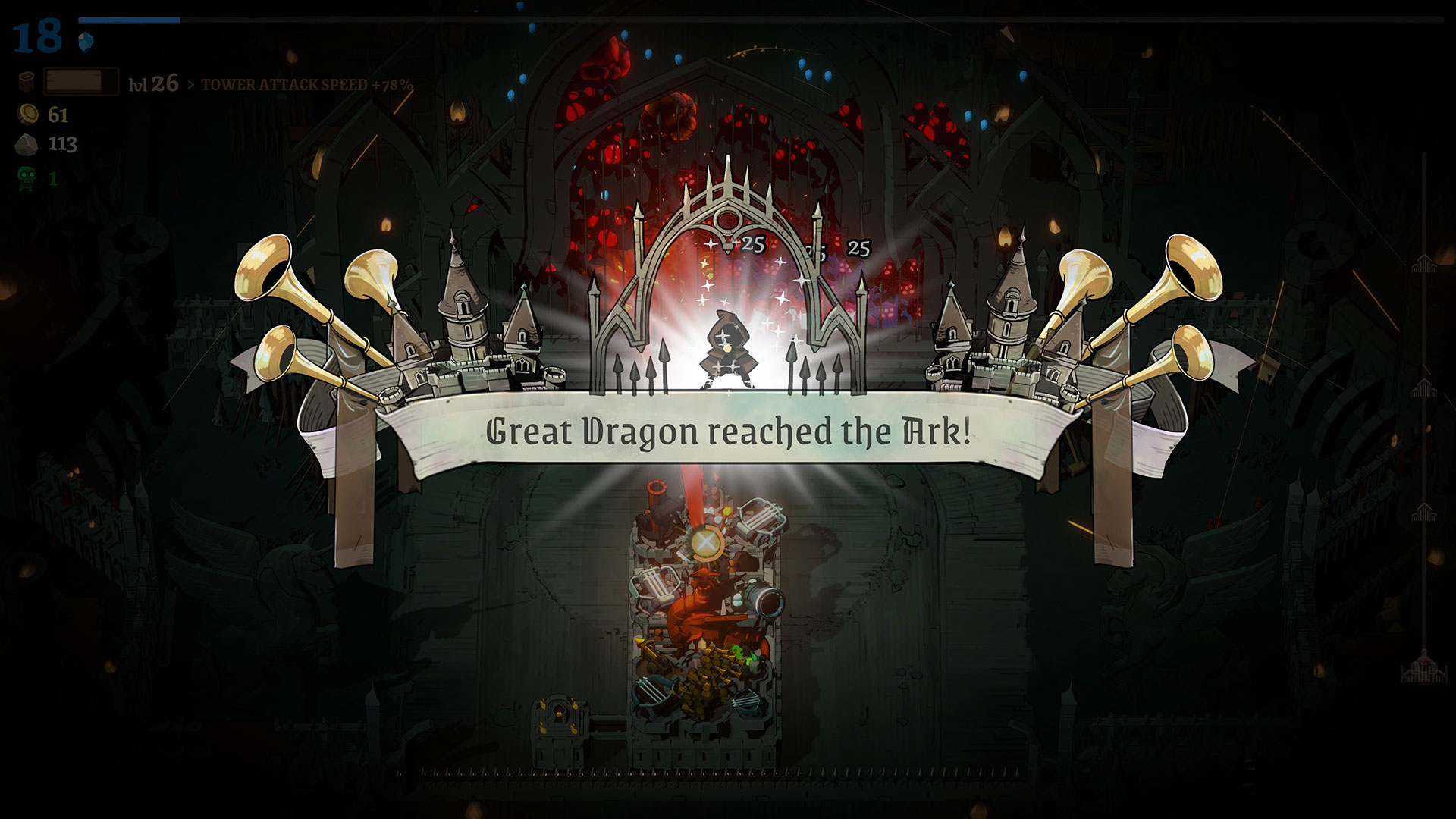Click the gold coin resource icon
This screenshot has width=1456, height=819.
pos(28,115)
